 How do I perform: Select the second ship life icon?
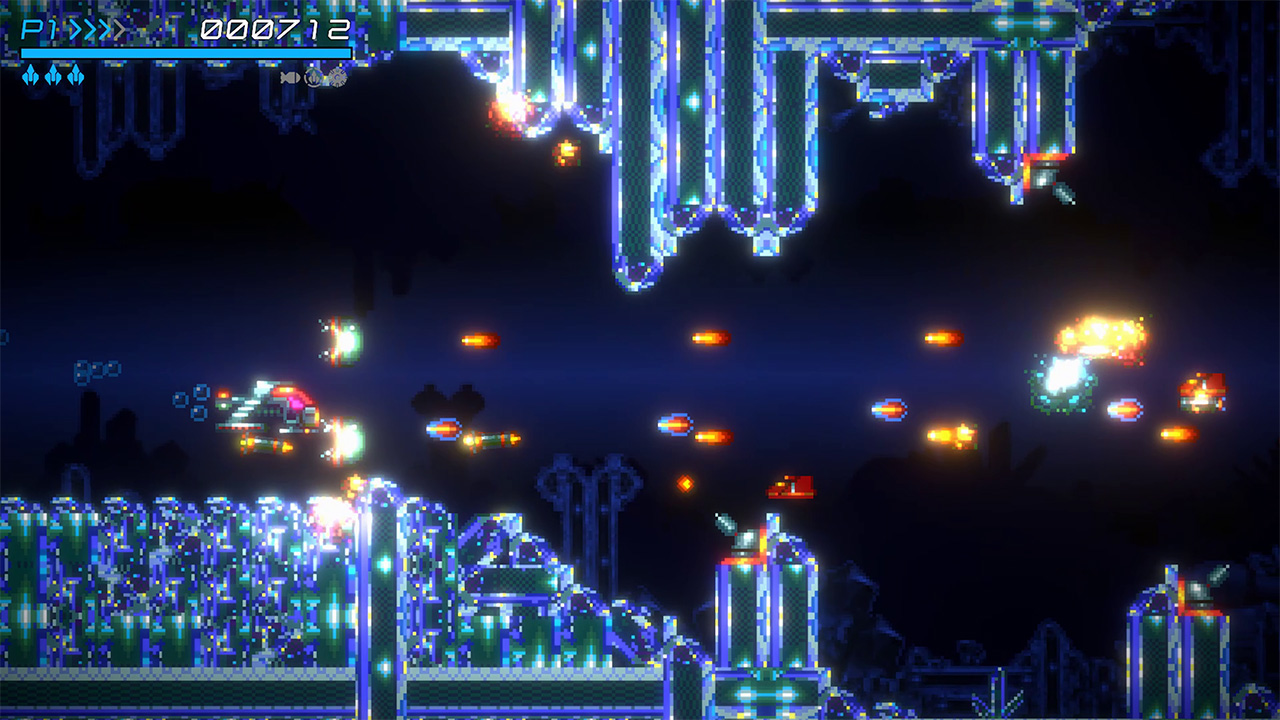pos(52,75)
